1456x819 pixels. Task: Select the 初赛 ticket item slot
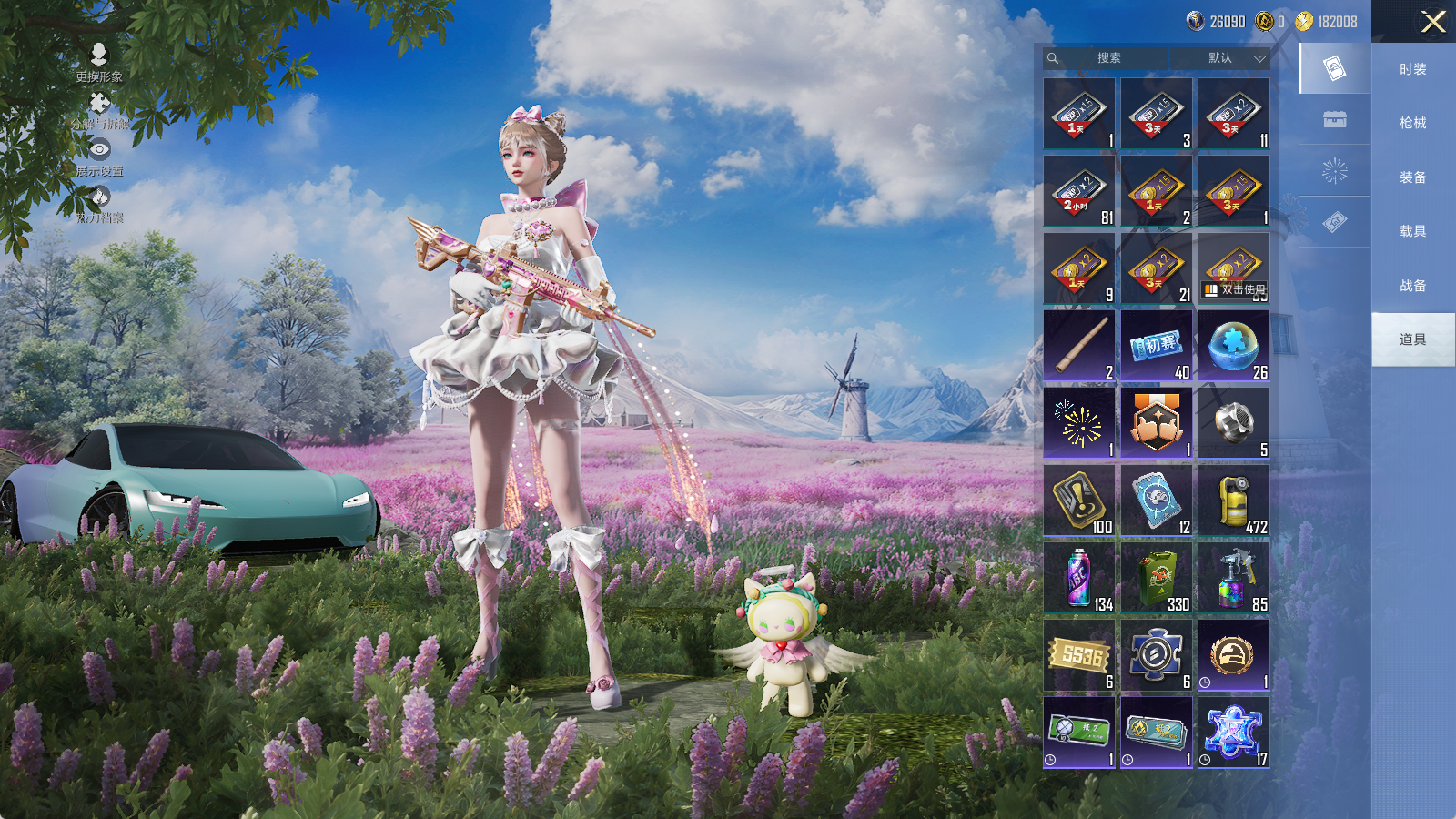pyautogui.click(x=1156, y=346)
